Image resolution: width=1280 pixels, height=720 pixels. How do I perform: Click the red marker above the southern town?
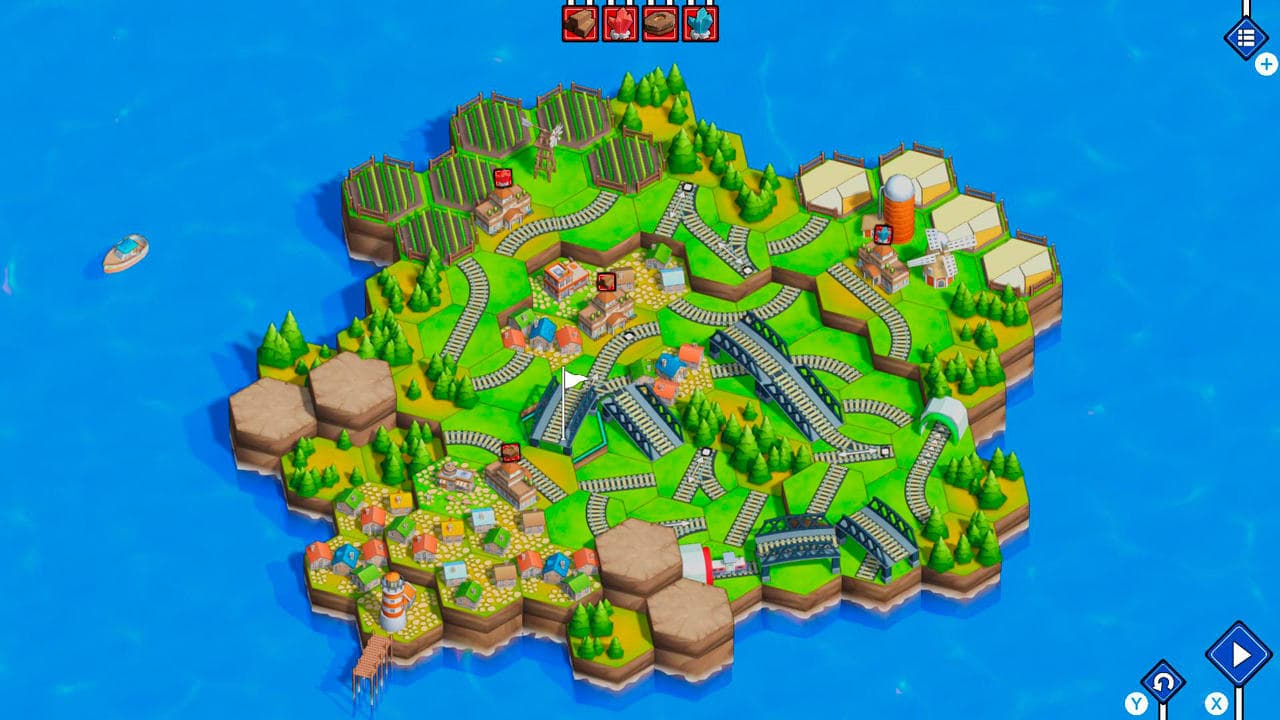click(x=510, y=451)
